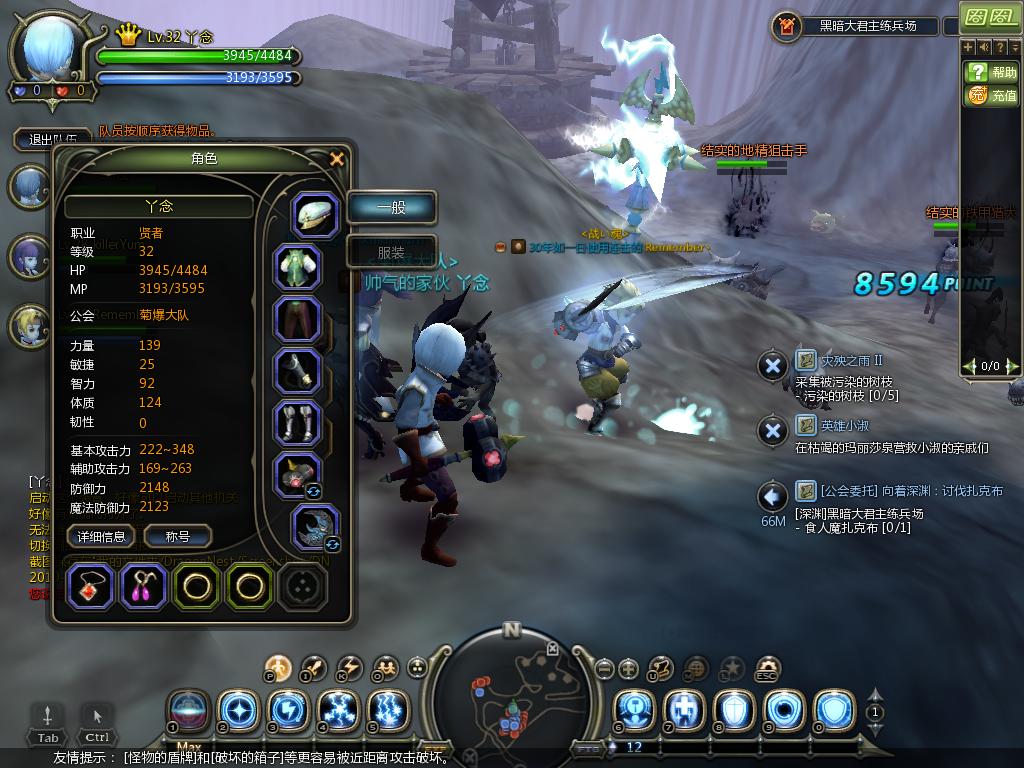This screenshot has height=768, width=1024.
Task: Select the red pants equipment slot
Action: pos(297,320)
